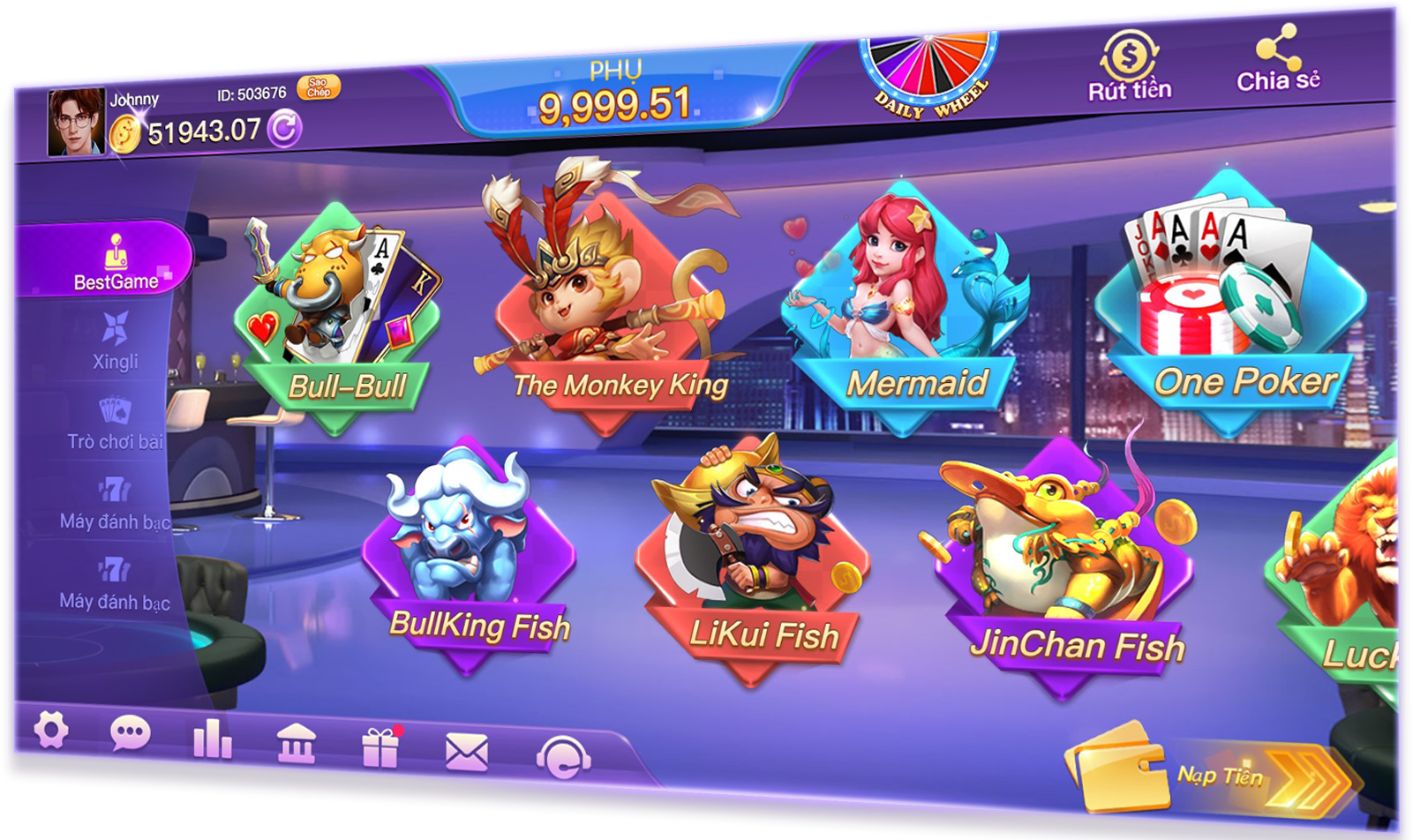Viewport: 1413px width, 840px height.
Task: Switch to the Xingli category
Action: (x=116, y=341)
